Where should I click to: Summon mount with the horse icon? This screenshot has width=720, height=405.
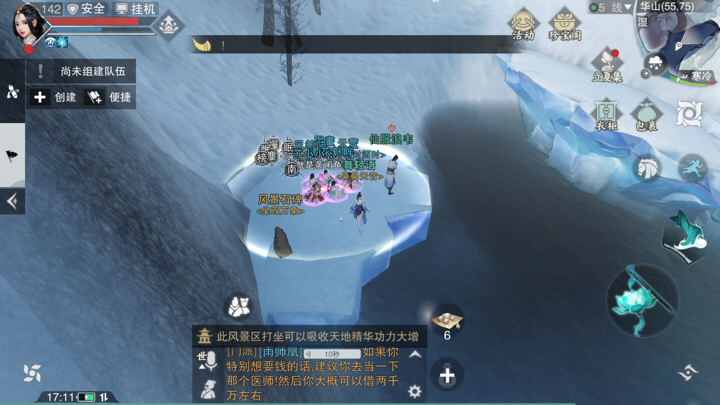pyautogui.click(x=649, y=167)
